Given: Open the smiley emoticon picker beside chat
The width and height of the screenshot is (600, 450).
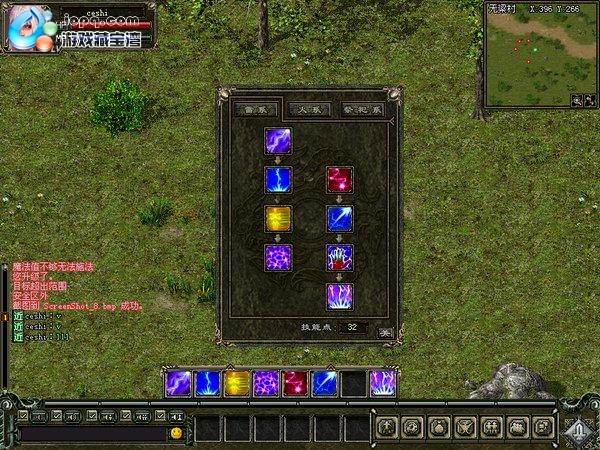Looking at the screenshot, I should (176, 433).
